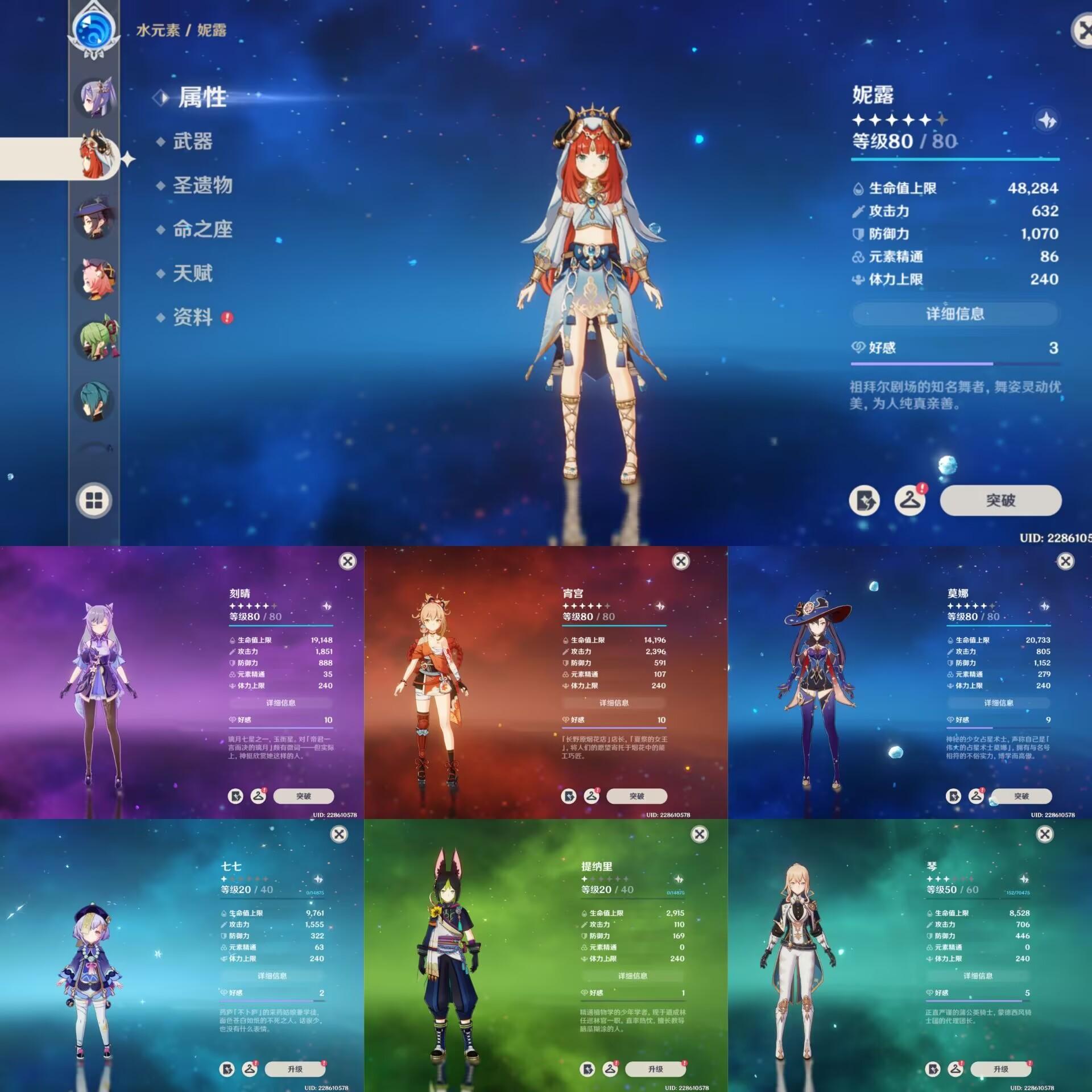
Task: Close the 刻晴 character panel
Action: coord(348,561)
